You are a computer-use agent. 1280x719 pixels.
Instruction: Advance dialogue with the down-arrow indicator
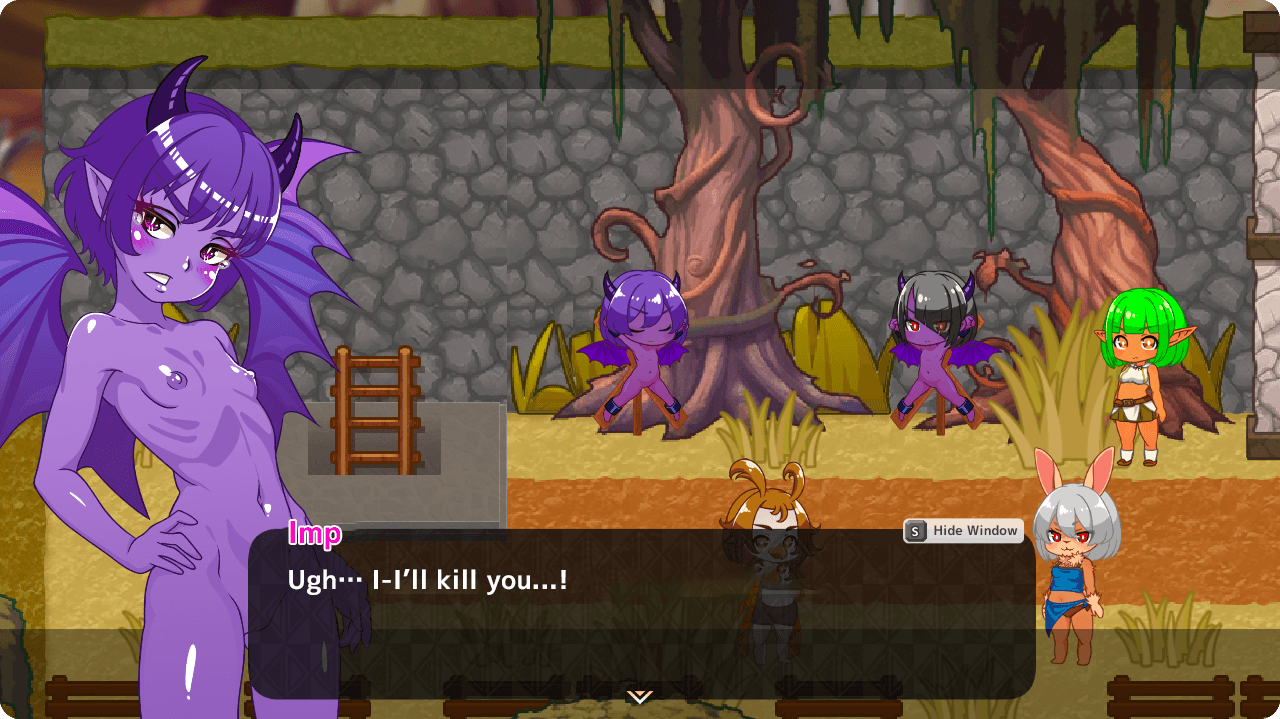[640, 696]
